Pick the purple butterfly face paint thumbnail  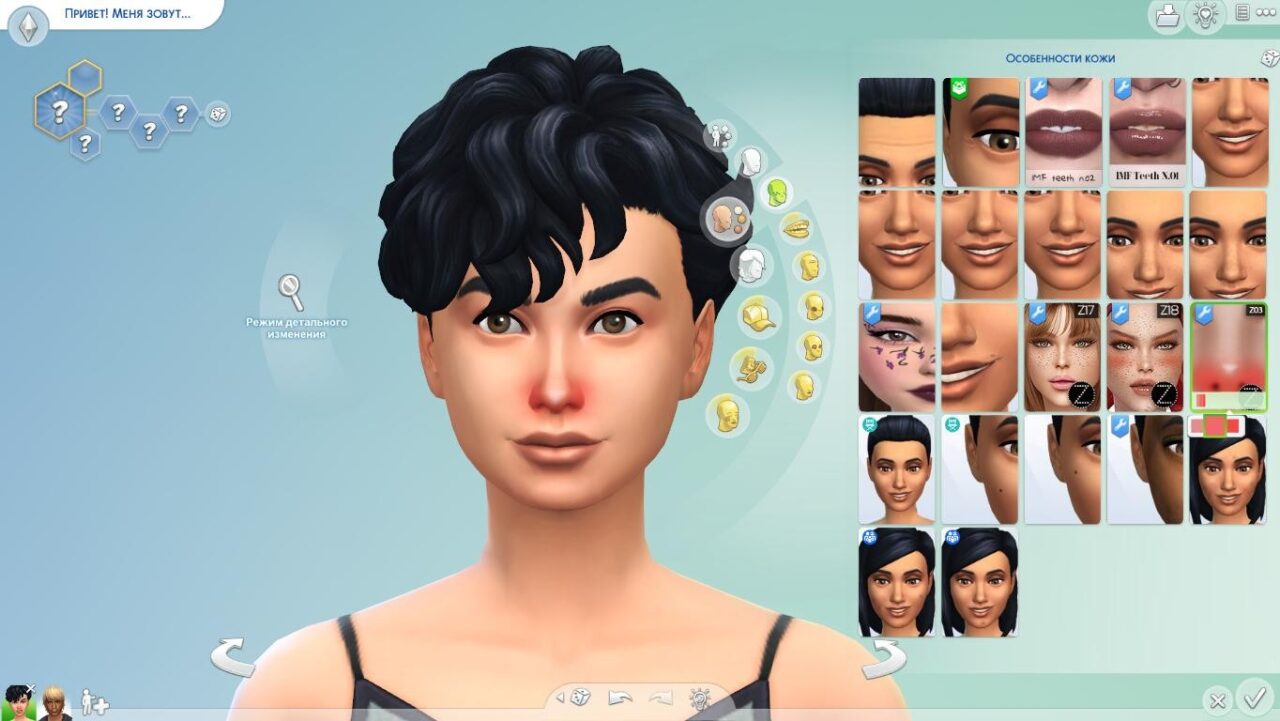coord(896,357)
